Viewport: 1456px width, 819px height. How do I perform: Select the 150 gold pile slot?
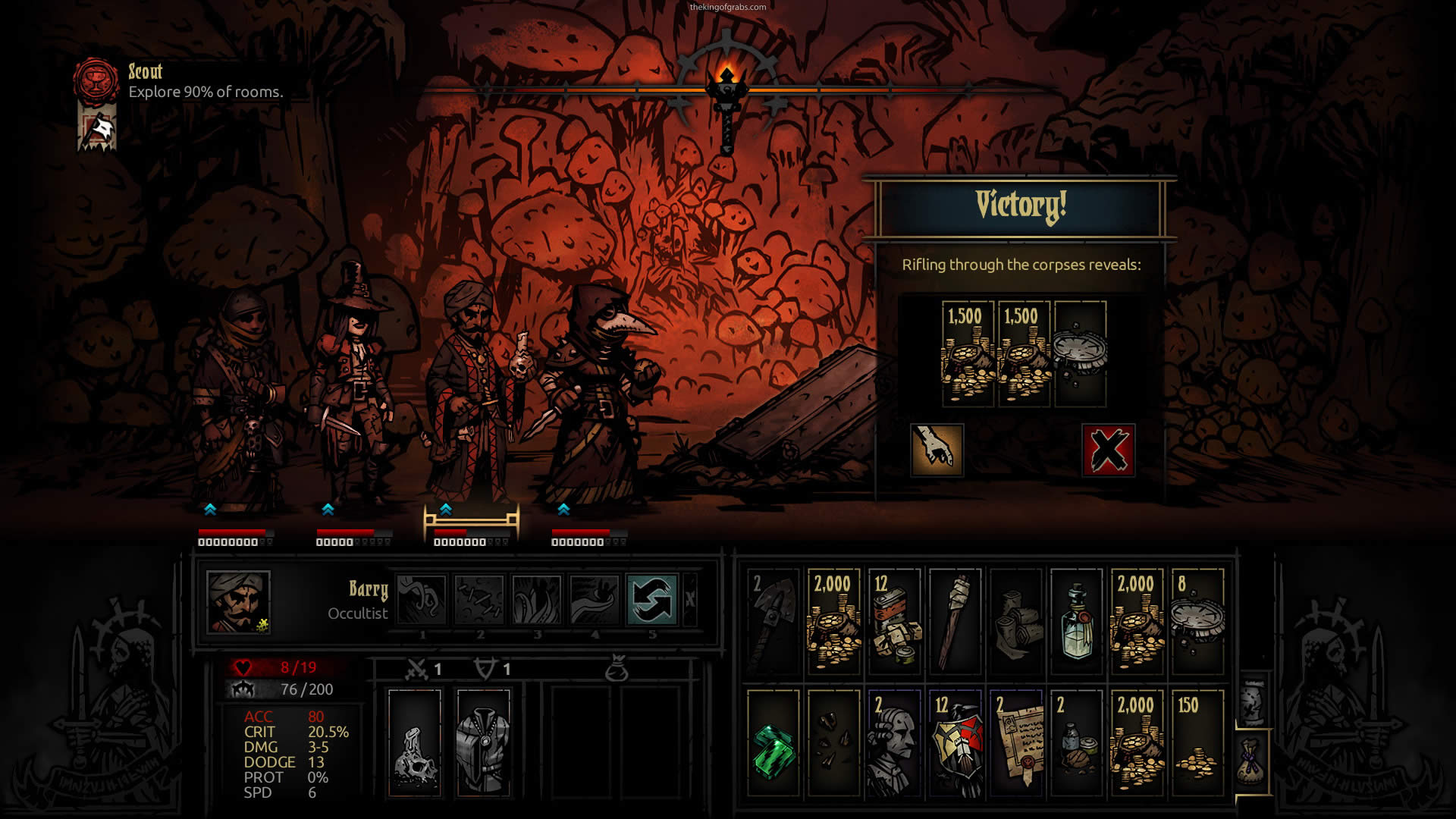(x=1197, y=742)
